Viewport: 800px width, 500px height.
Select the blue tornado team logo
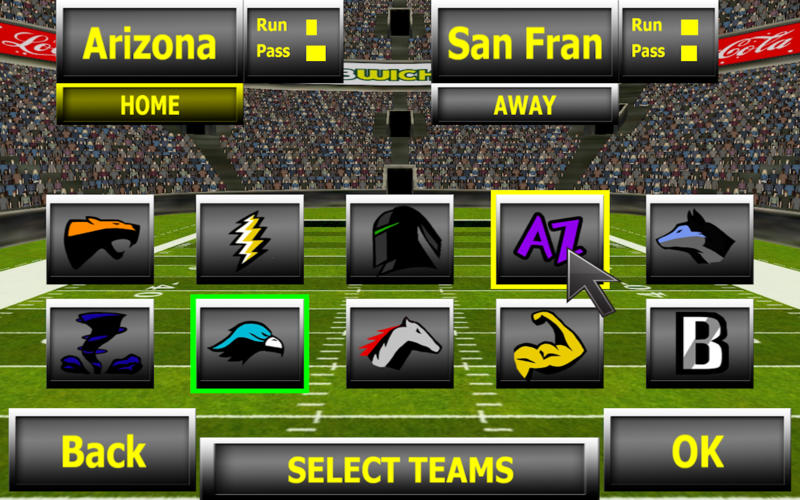pyautogui.click(x=100, y=344)
